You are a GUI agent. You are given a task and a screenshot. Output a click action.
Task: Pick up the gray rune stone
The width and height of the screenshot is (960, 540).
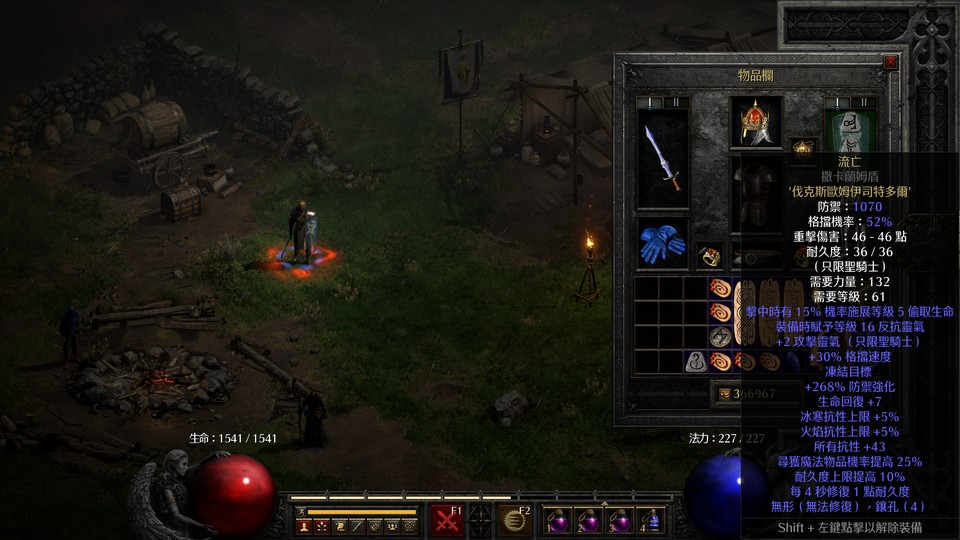[x=697, y=362]
